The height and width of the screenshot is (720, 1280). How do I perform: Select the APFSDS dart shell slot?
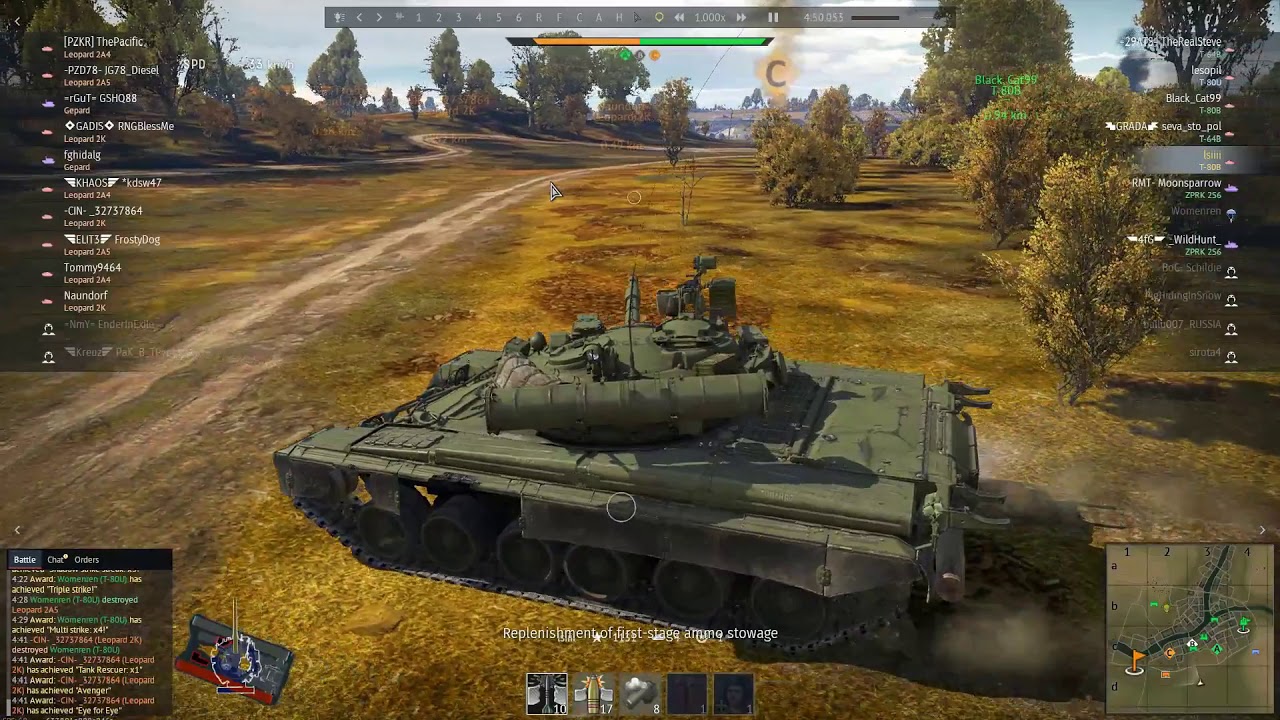(x=546, y=693)
